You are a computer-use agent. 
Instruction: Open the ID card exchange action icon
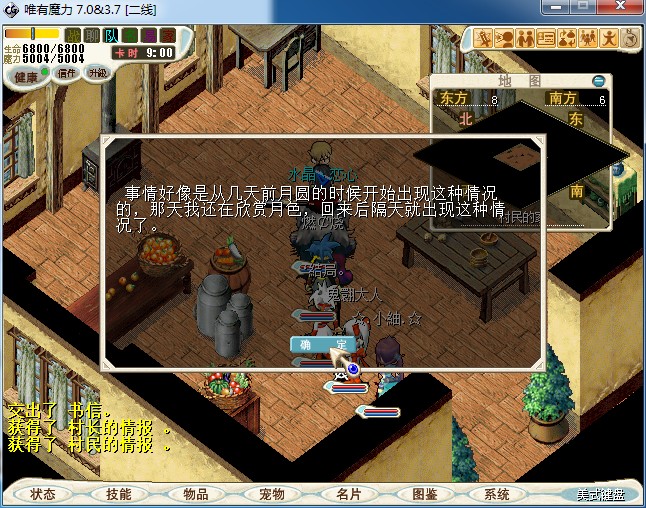[546, 39]
